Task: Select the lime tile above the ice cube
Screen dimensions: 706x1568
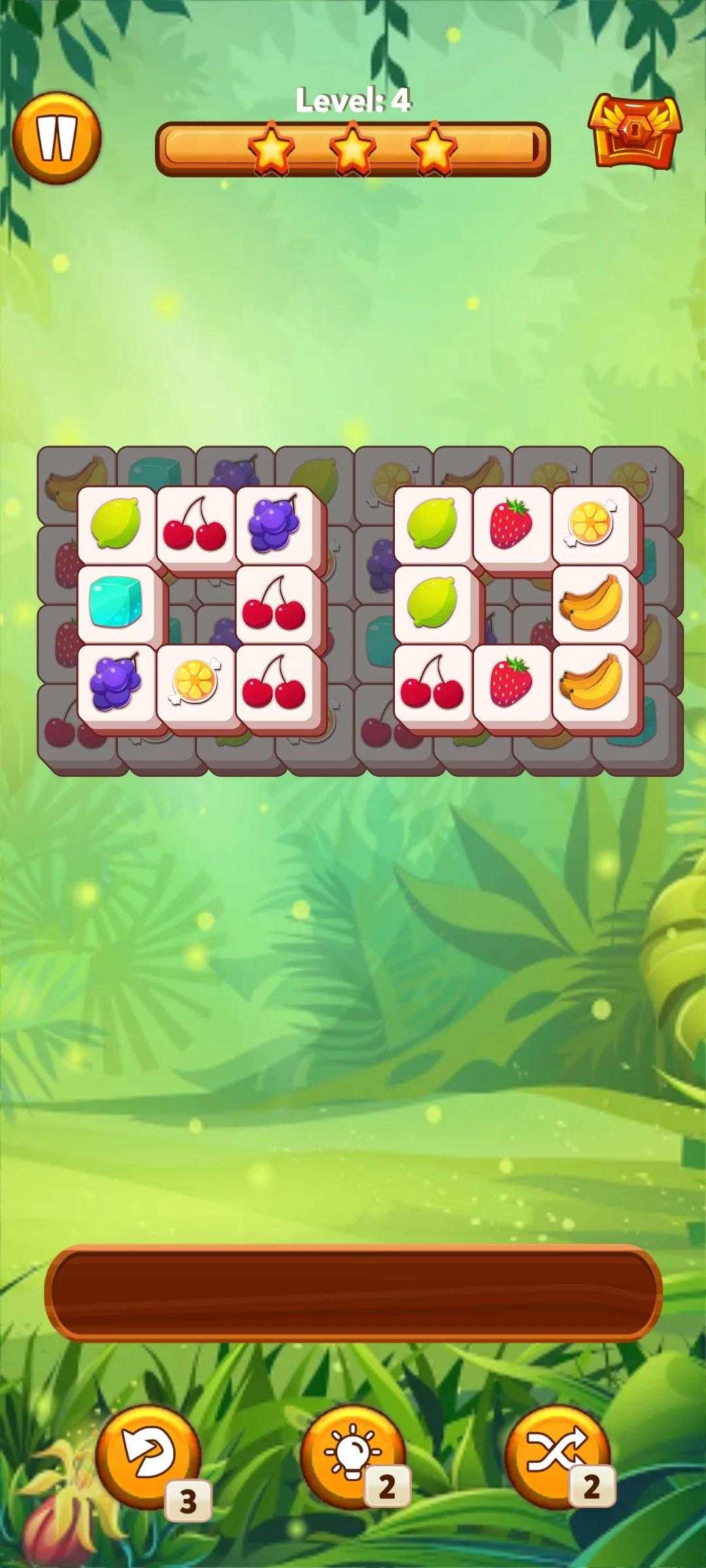Action: click(x=116, y=525)
